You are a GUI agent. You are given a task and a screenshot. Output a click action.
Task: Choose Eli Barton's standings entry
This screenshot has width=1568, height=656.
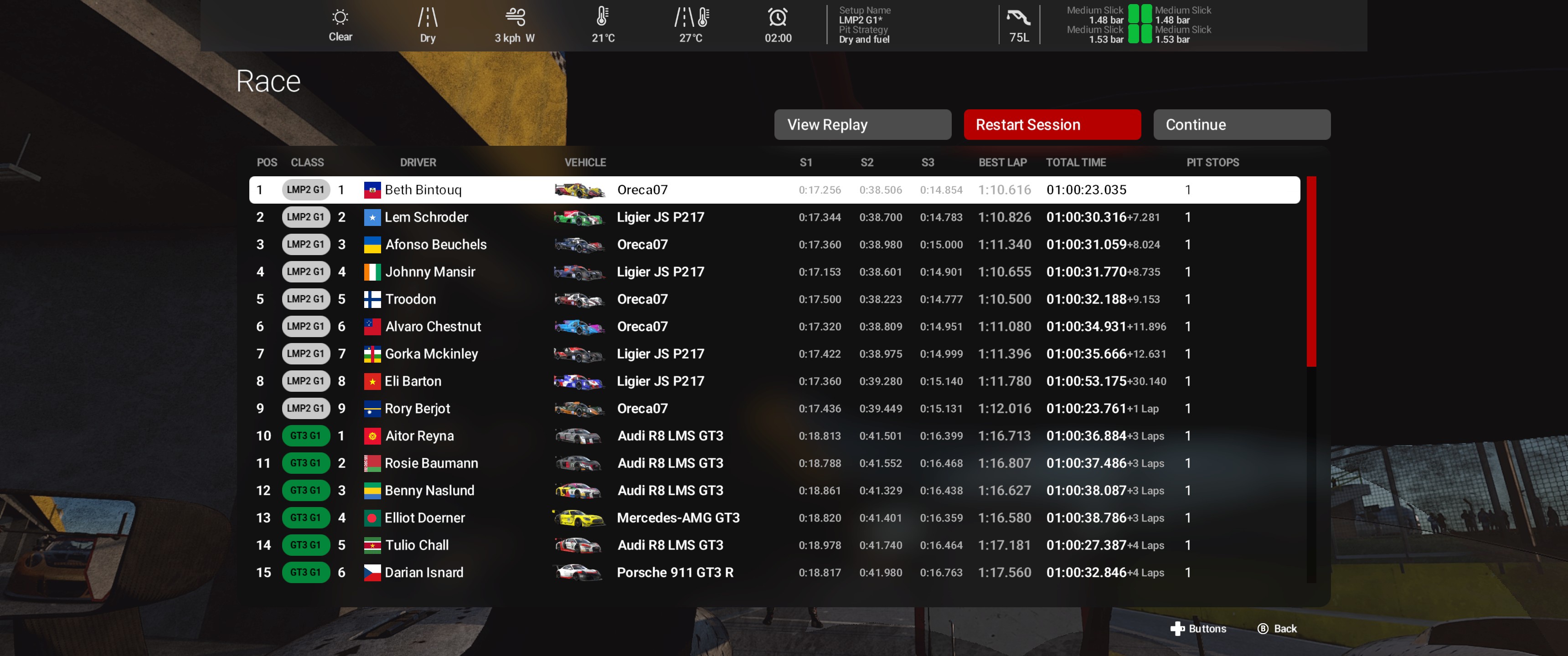(x=774, y=382)
